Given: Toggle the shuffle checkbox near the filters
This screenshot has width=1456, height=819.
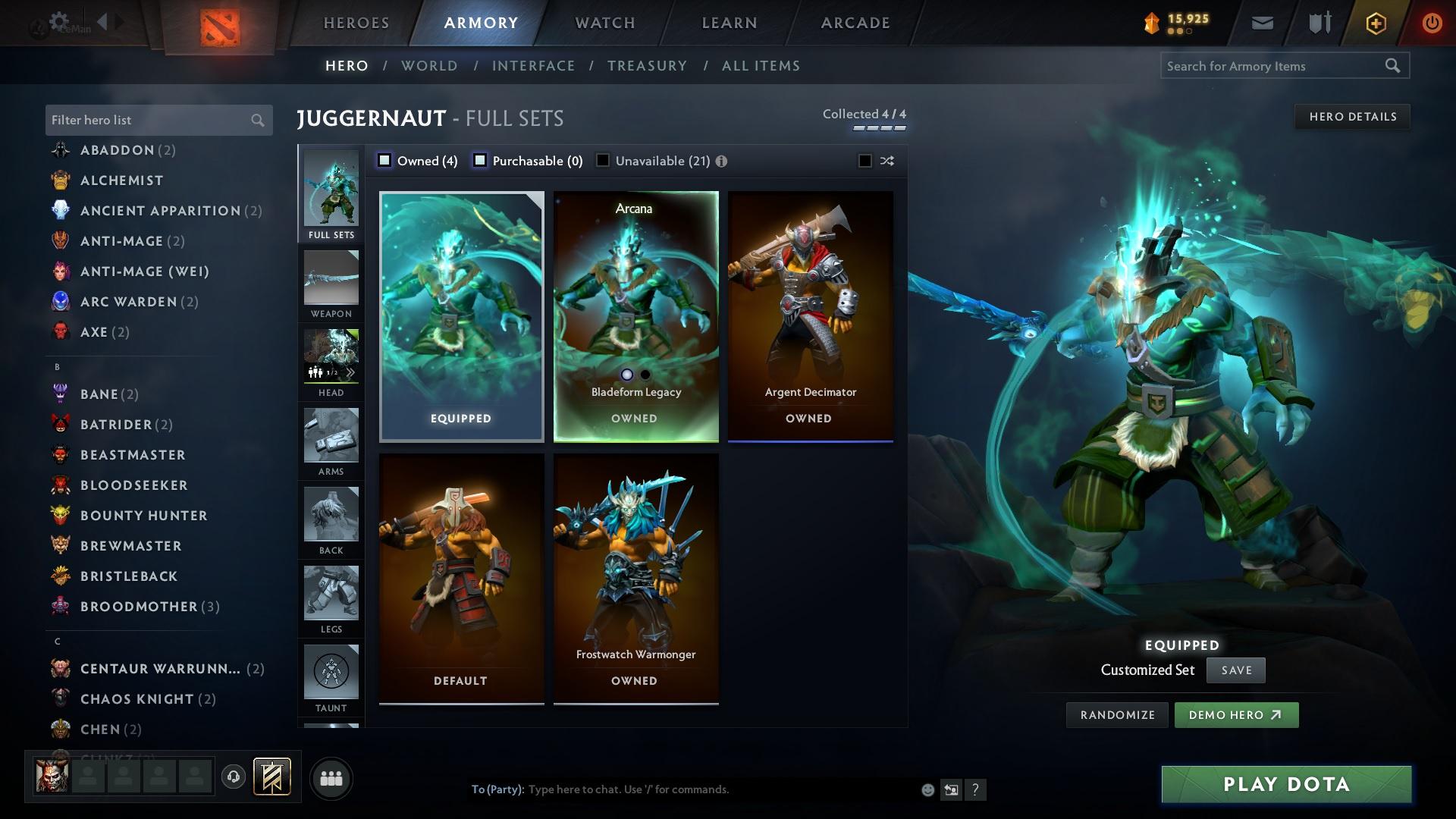Looking at the screenshot, I should pos(864,161).
